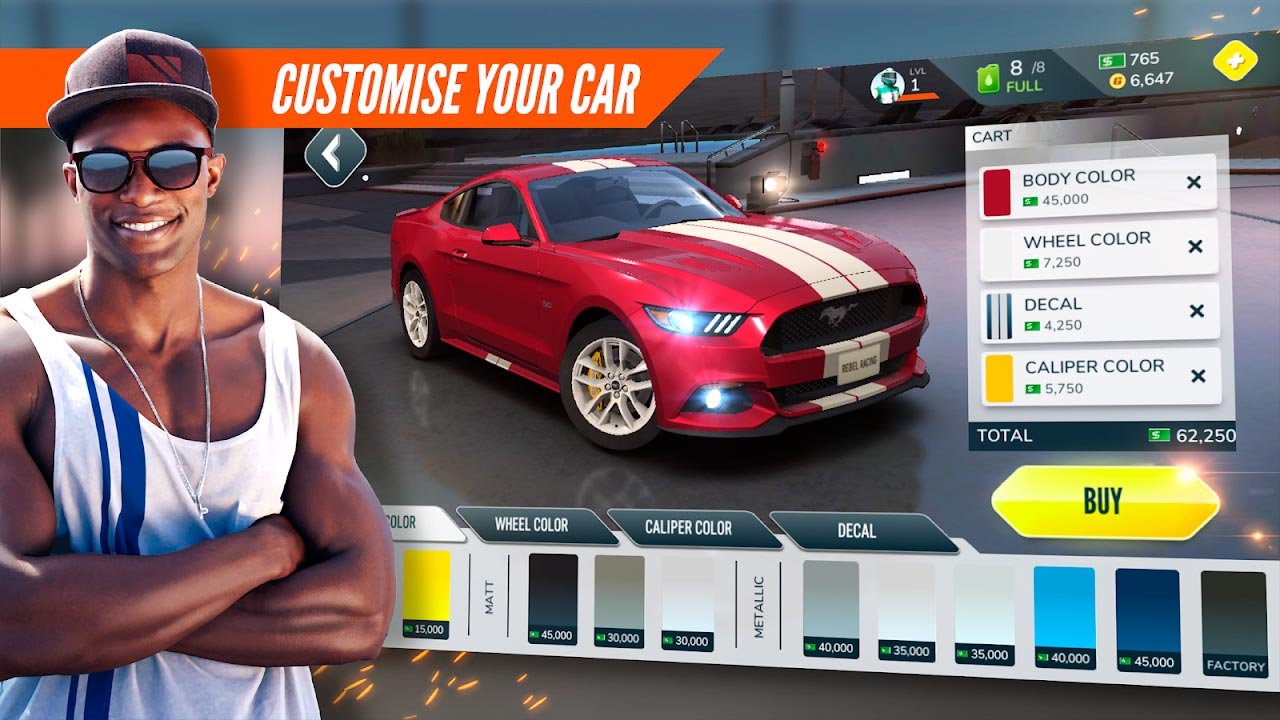
Task: Select the metallic grey 40,000 swatch
Action: [x=830, y=607]
